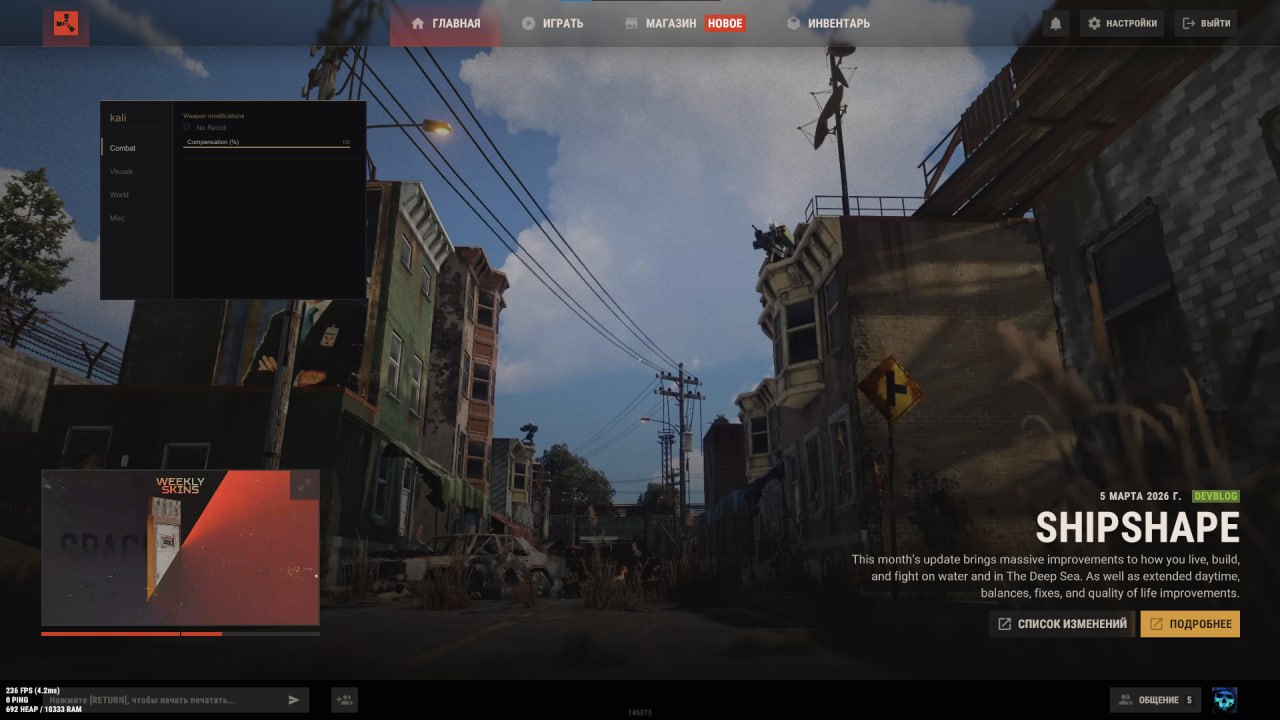Click the СПИСОК ИЗМЕНЕНИЙ button

point(1061,623)
